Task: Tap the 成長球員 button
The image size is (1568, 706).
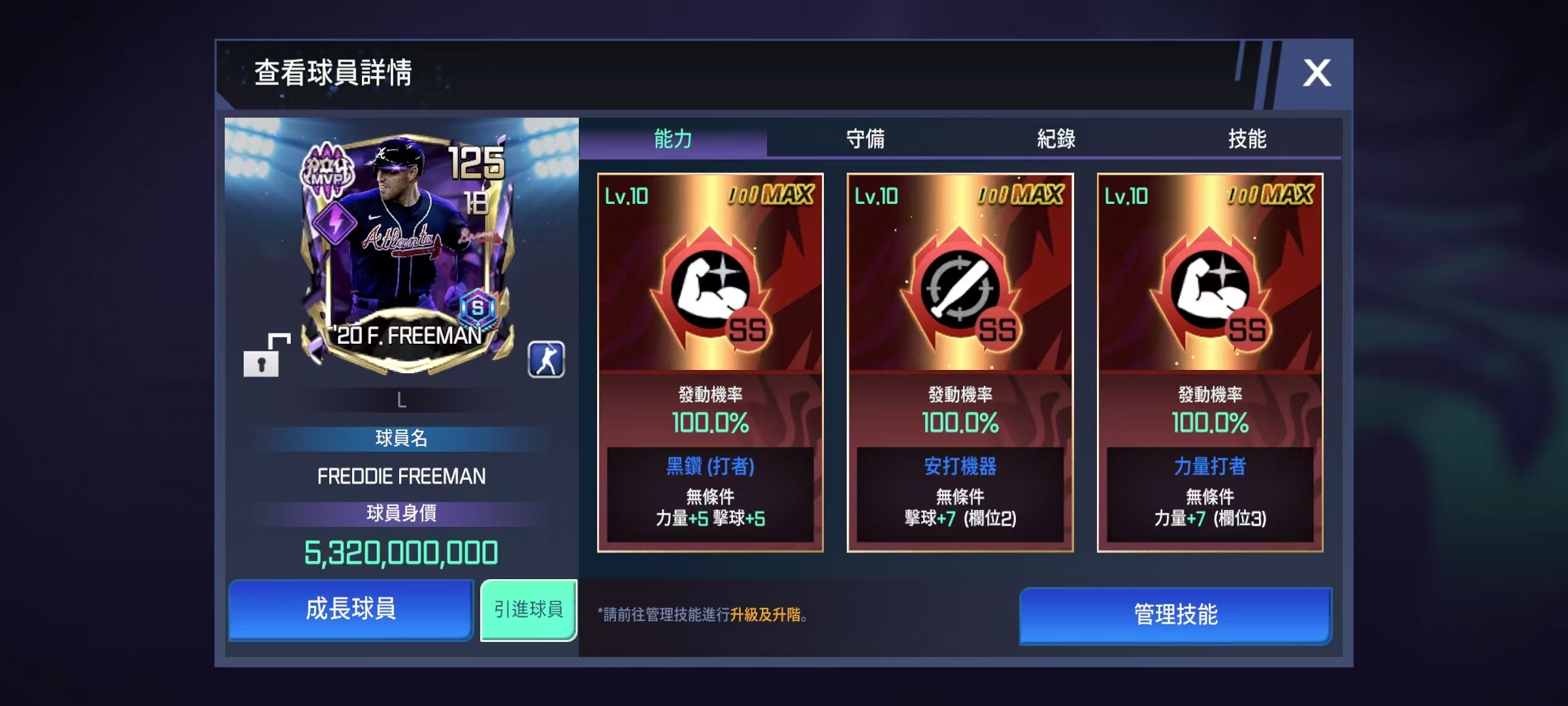Action: (x=351, y=609)
